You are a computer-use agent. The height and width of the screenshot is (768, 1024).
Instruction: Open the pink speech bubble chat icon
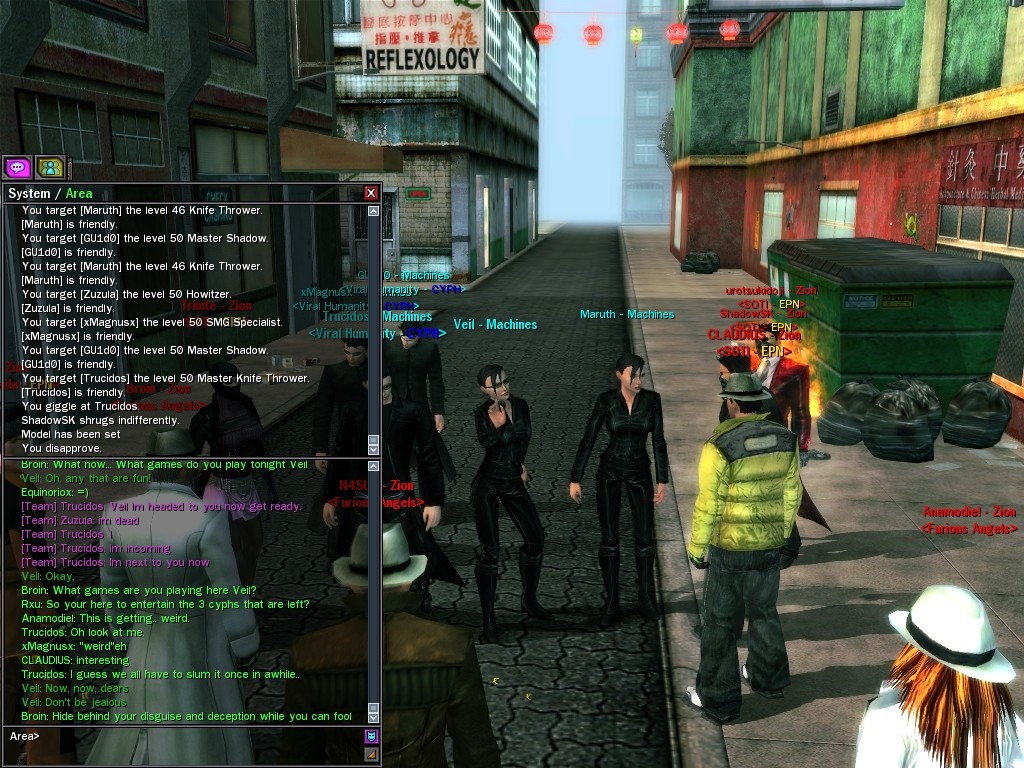click(x=17, y=167)
